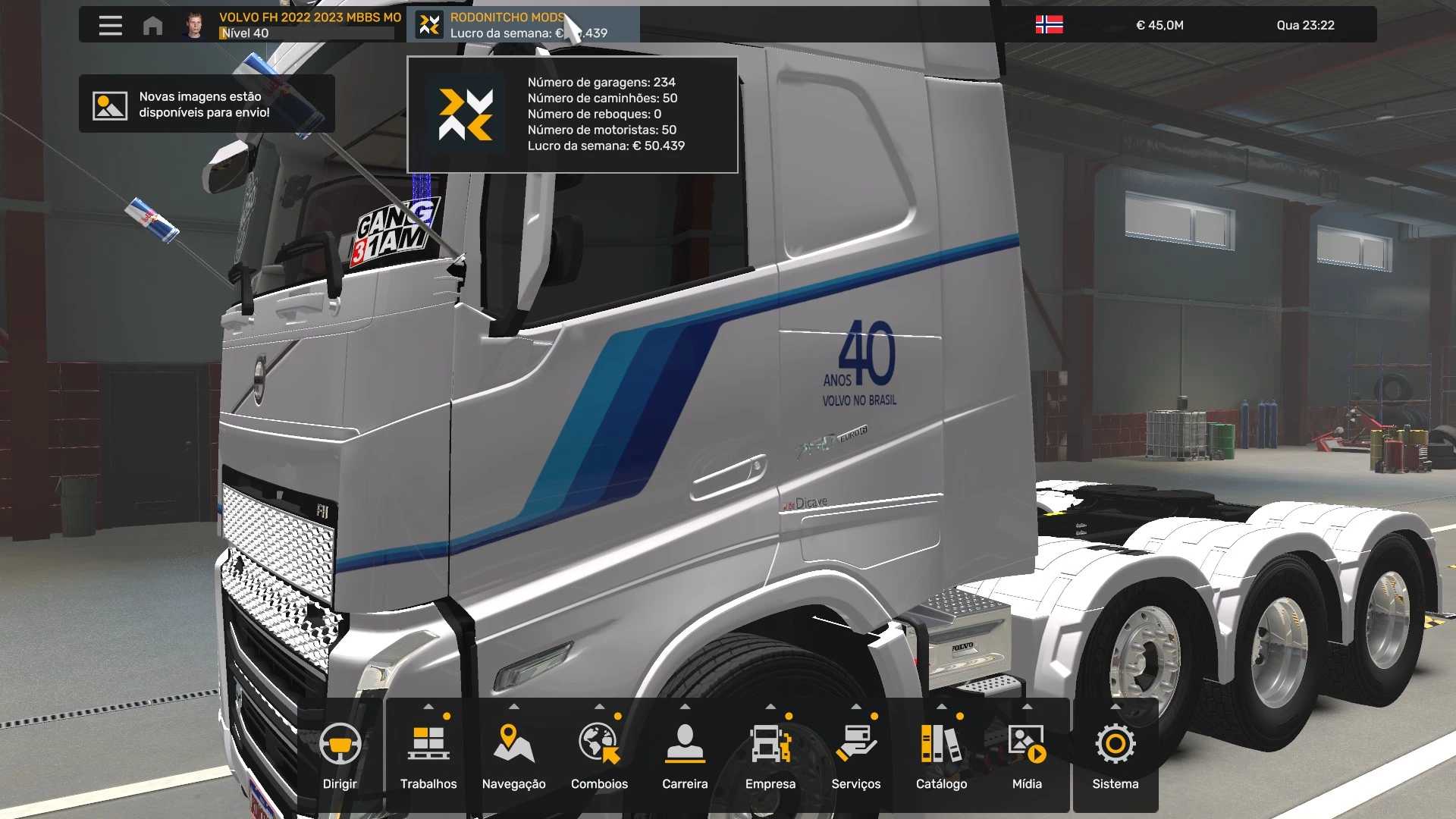Open the Empresa management menu

[770, 755]
